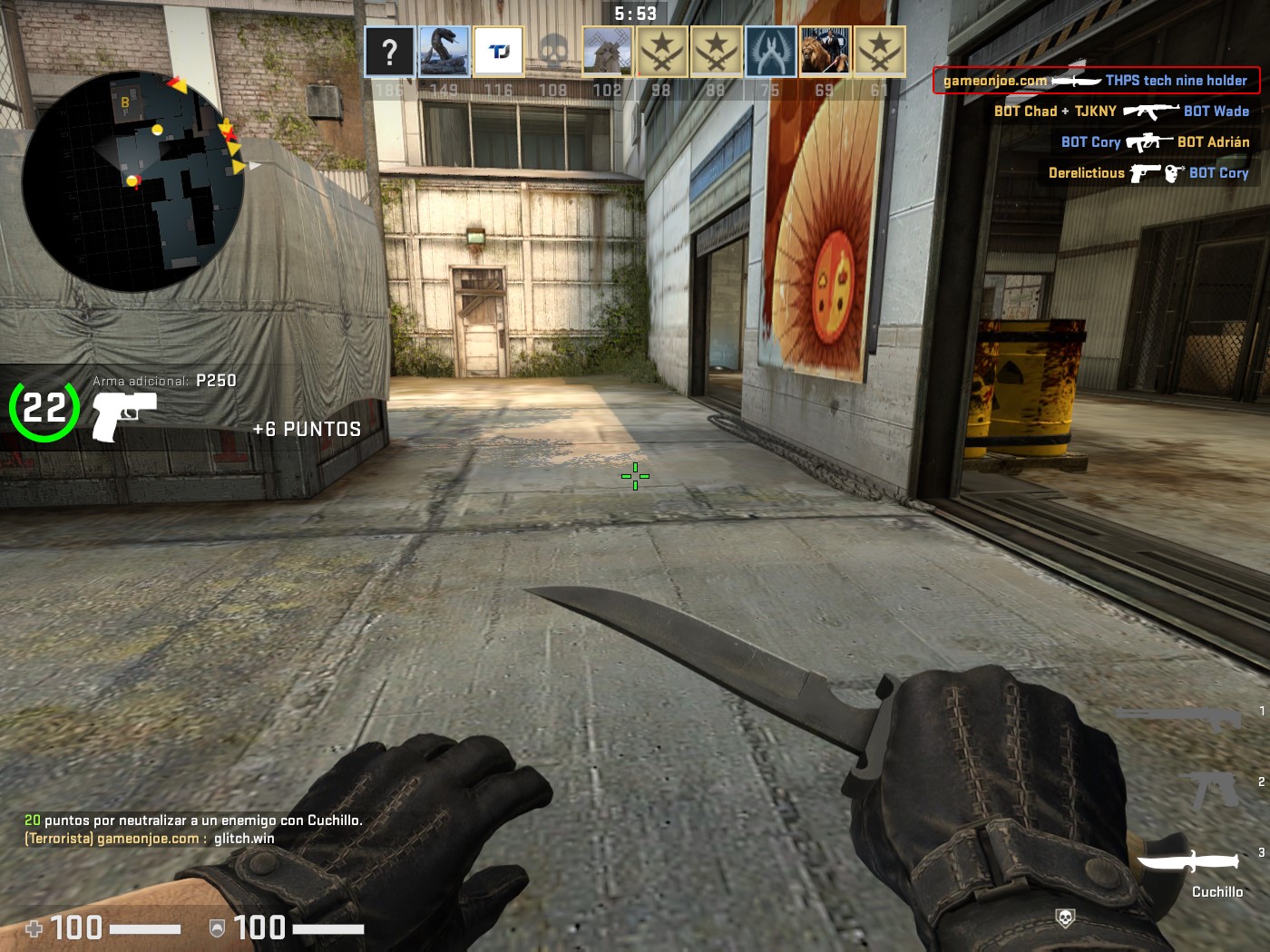The height and width of the screenshot is (952, 1270).
Task: Click the circular radar minimap
Action: [133, 181]
